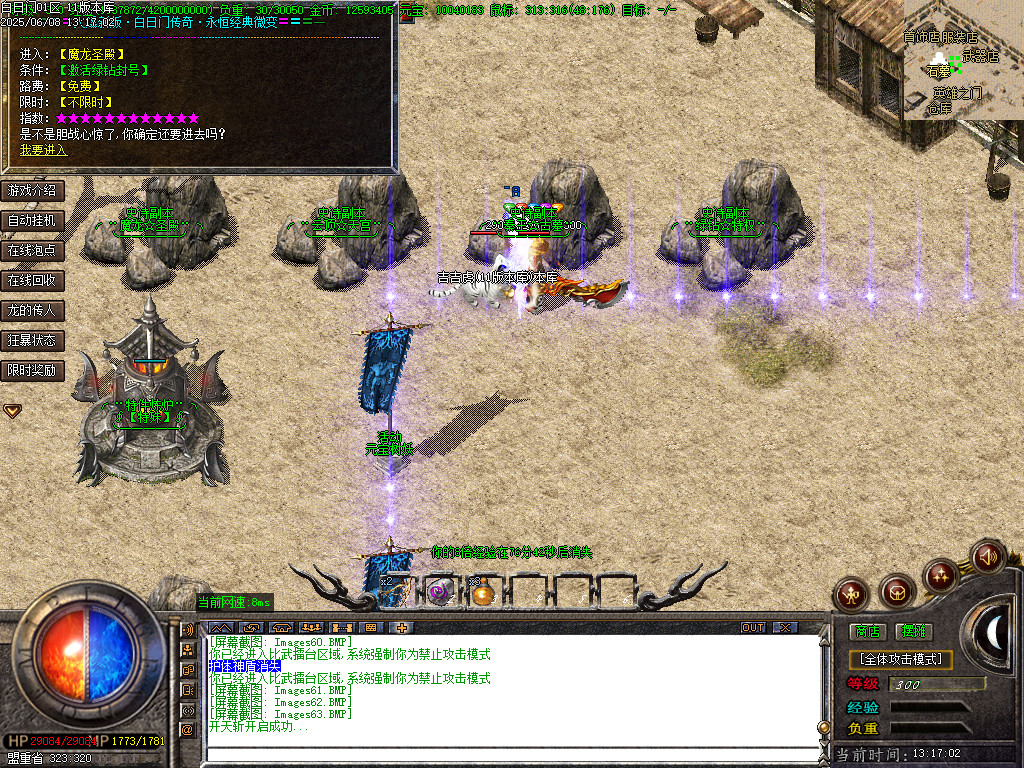Close the game with the X button above chat
The width and height of the screenshot is (1024, 768).
(785, 627)
